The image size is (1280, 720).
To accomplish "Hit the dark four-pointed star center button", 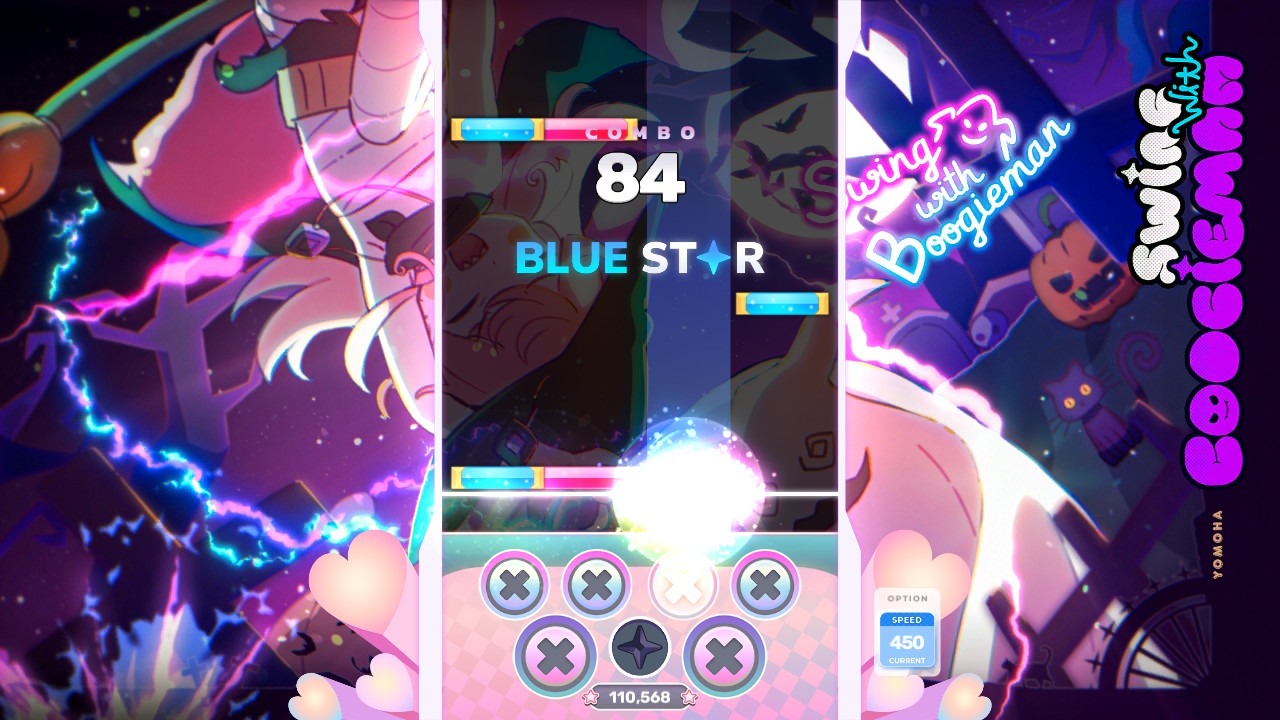I will point(638,647).
